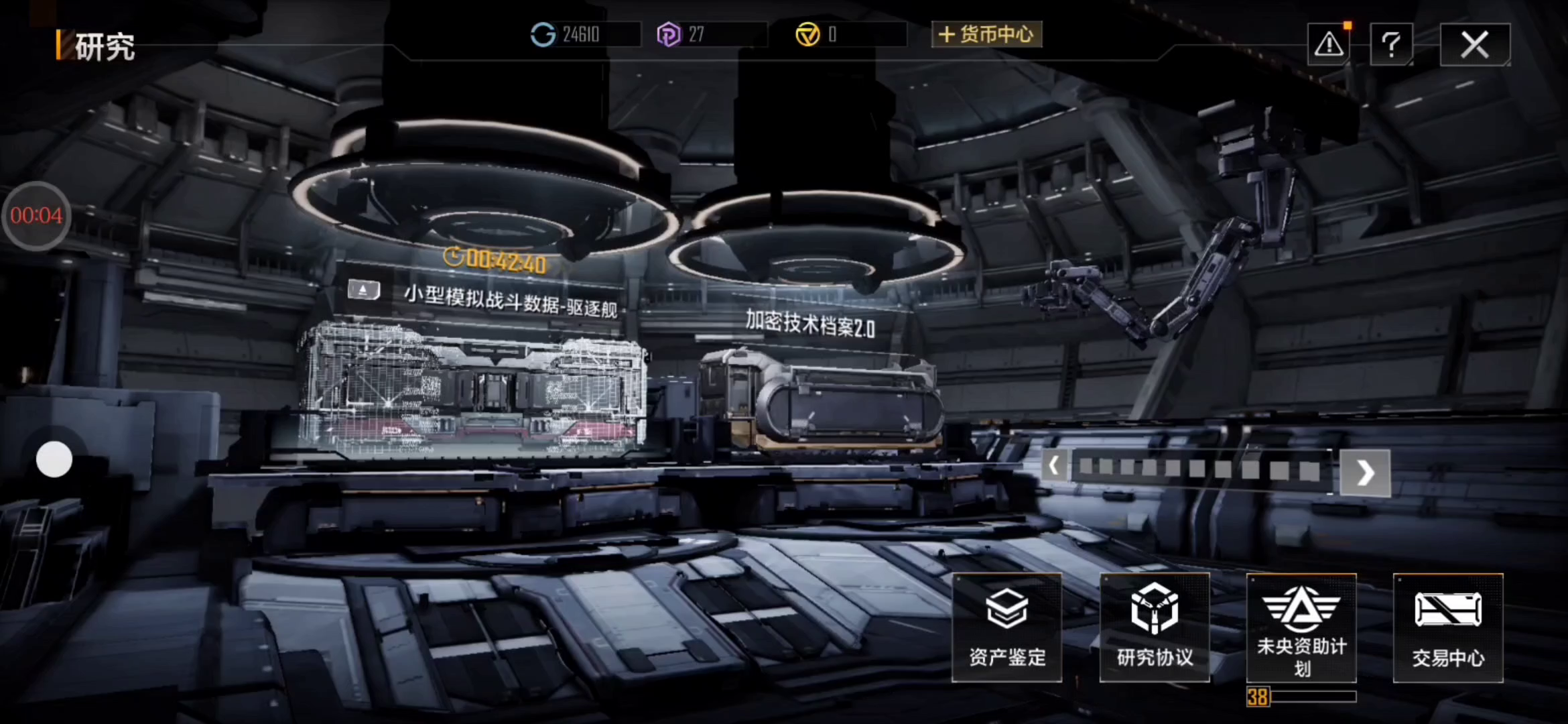Viewport: 1568px width, 724px height.
Task: Open 未央资助计划 funding plan
Action: tap(1301, 627)
